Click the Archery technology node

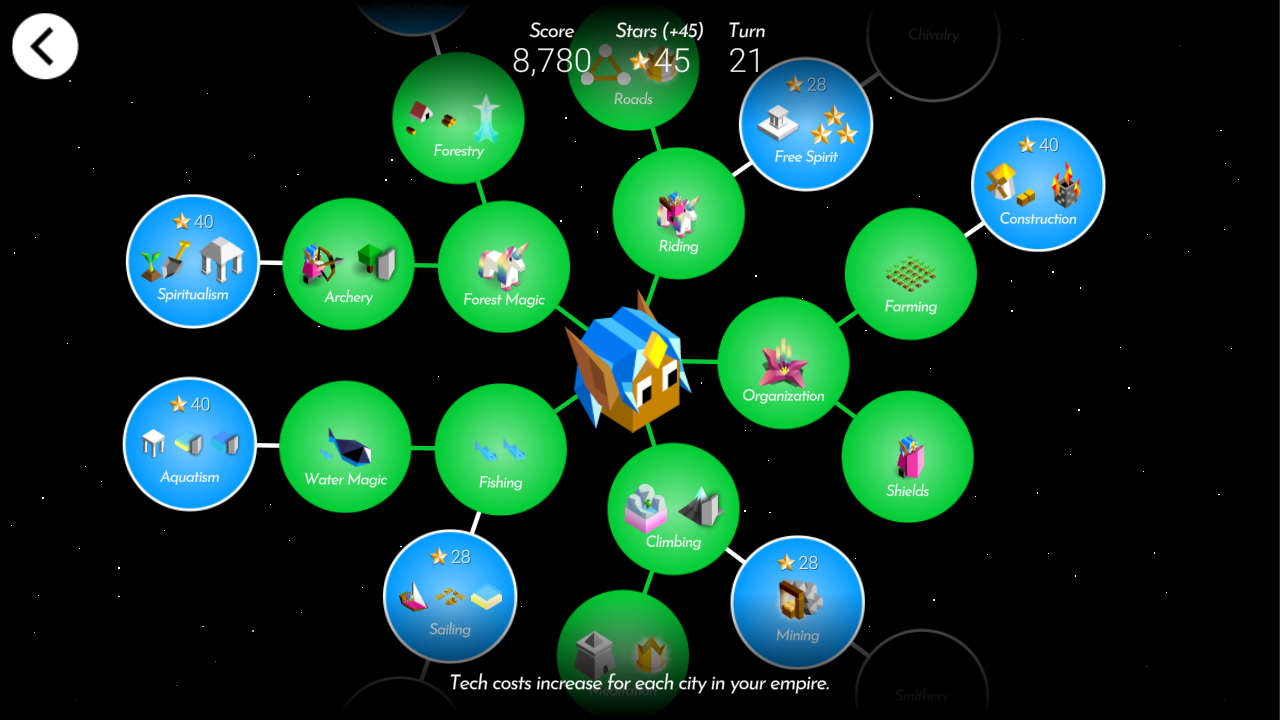click(348, 265)
